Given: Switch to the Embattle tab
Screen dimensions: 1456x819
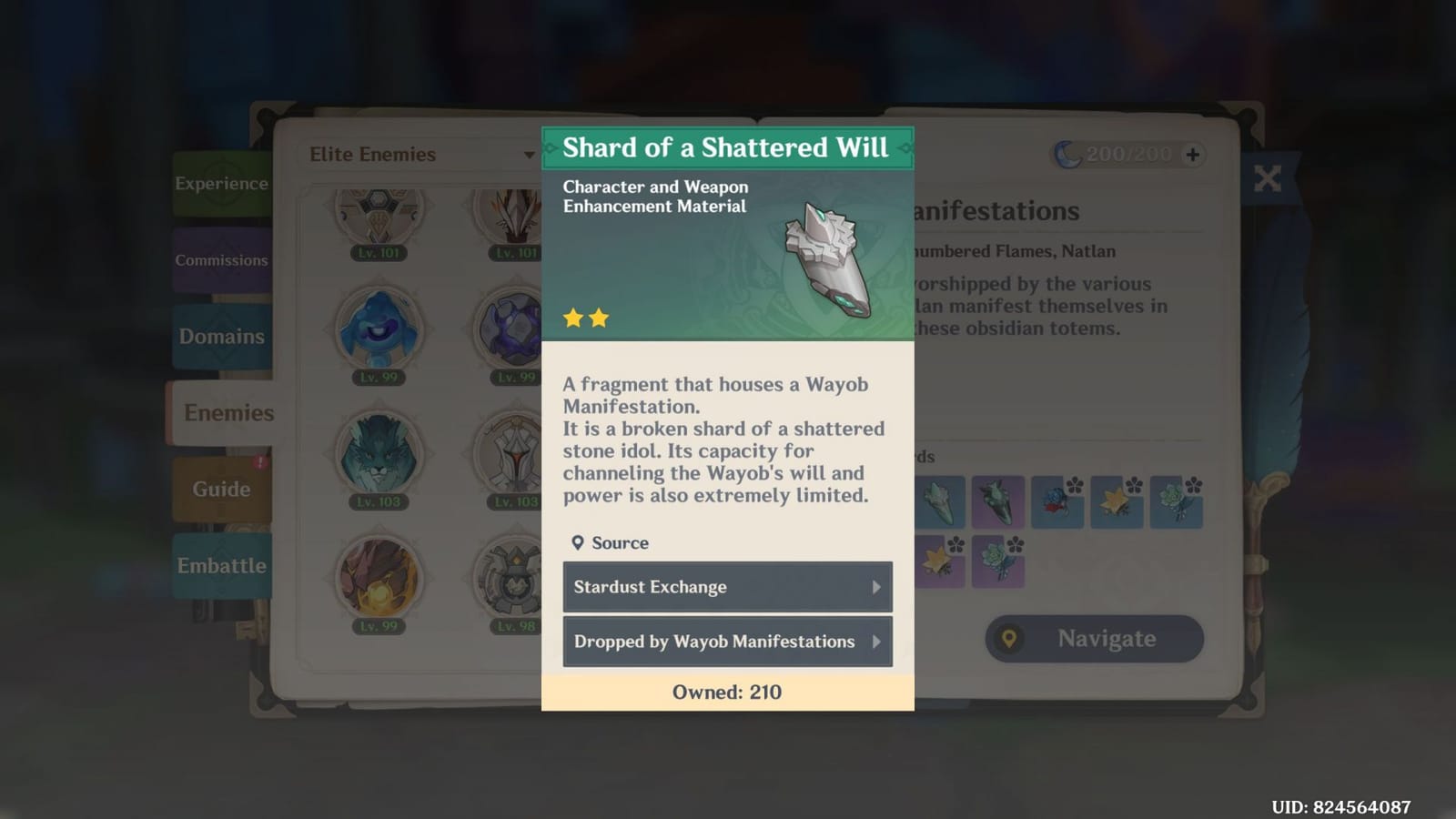Looking at the screenshot, I should click(x=220, y=565).
